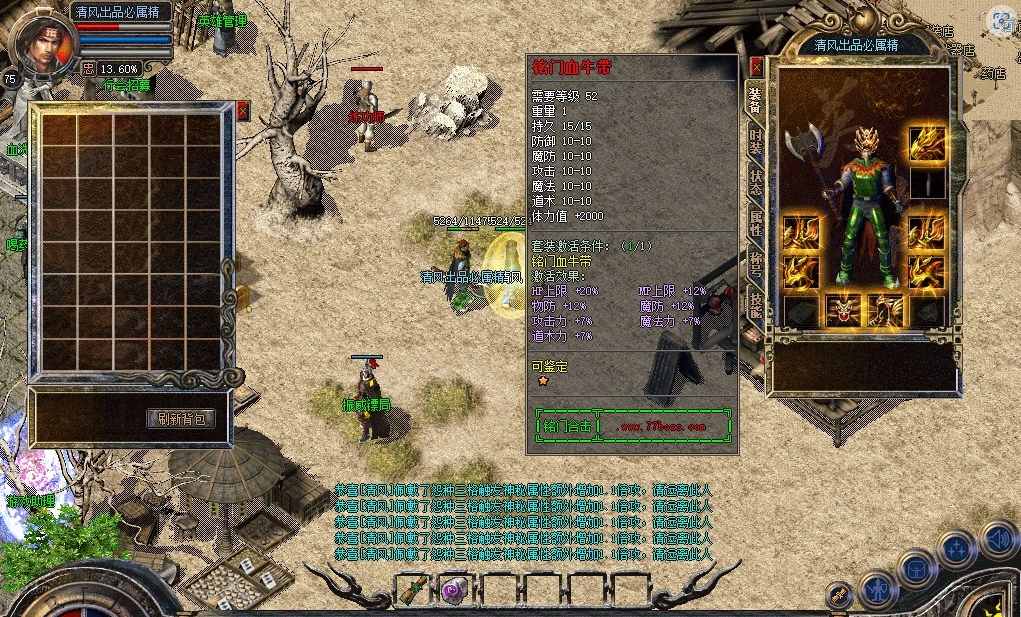Screen dimensions: 1021x617
Task: Use the purple swirl stone hotbar item
Action: (455, 590)
